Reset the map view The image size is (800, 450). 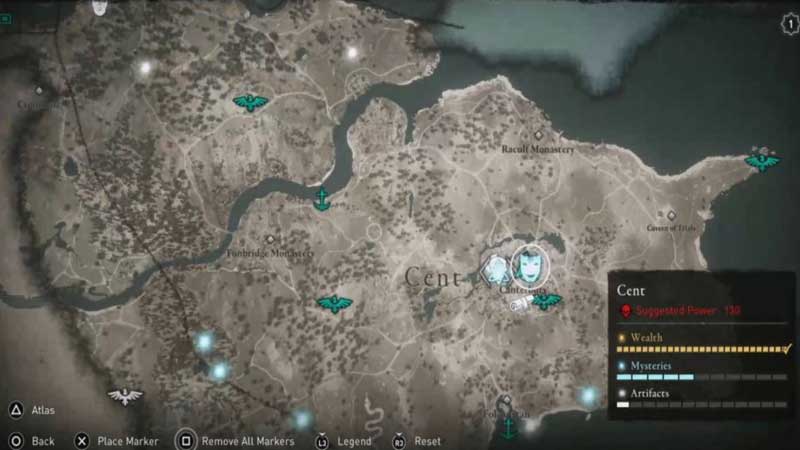(x=398, y=440)
